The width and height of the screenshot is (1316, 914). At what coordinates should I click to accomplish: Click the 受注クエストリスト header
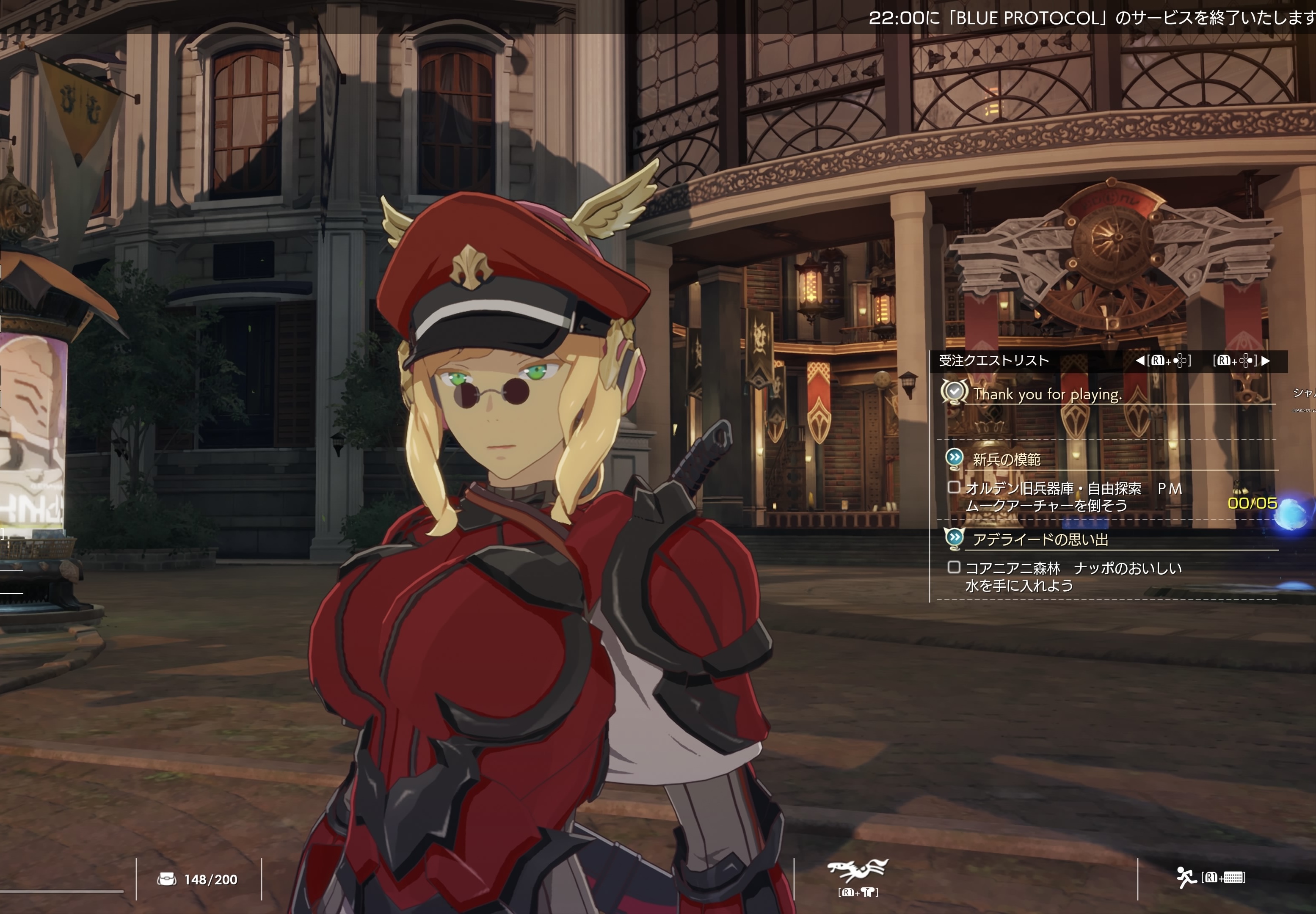tap(993, 360)
